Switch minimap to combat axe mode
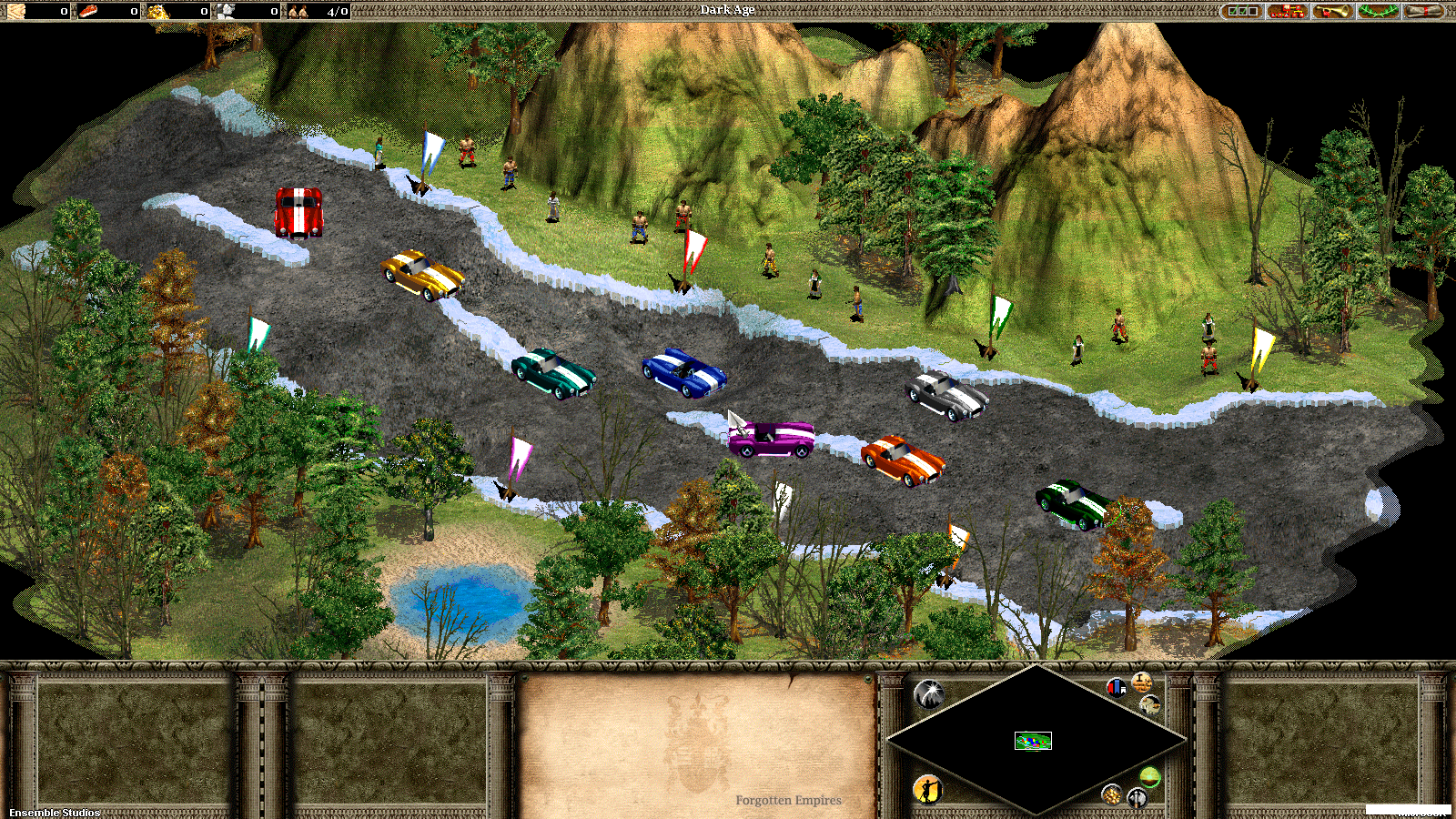This screenshot has height=819, width=1456. [x=1137, y=798]
